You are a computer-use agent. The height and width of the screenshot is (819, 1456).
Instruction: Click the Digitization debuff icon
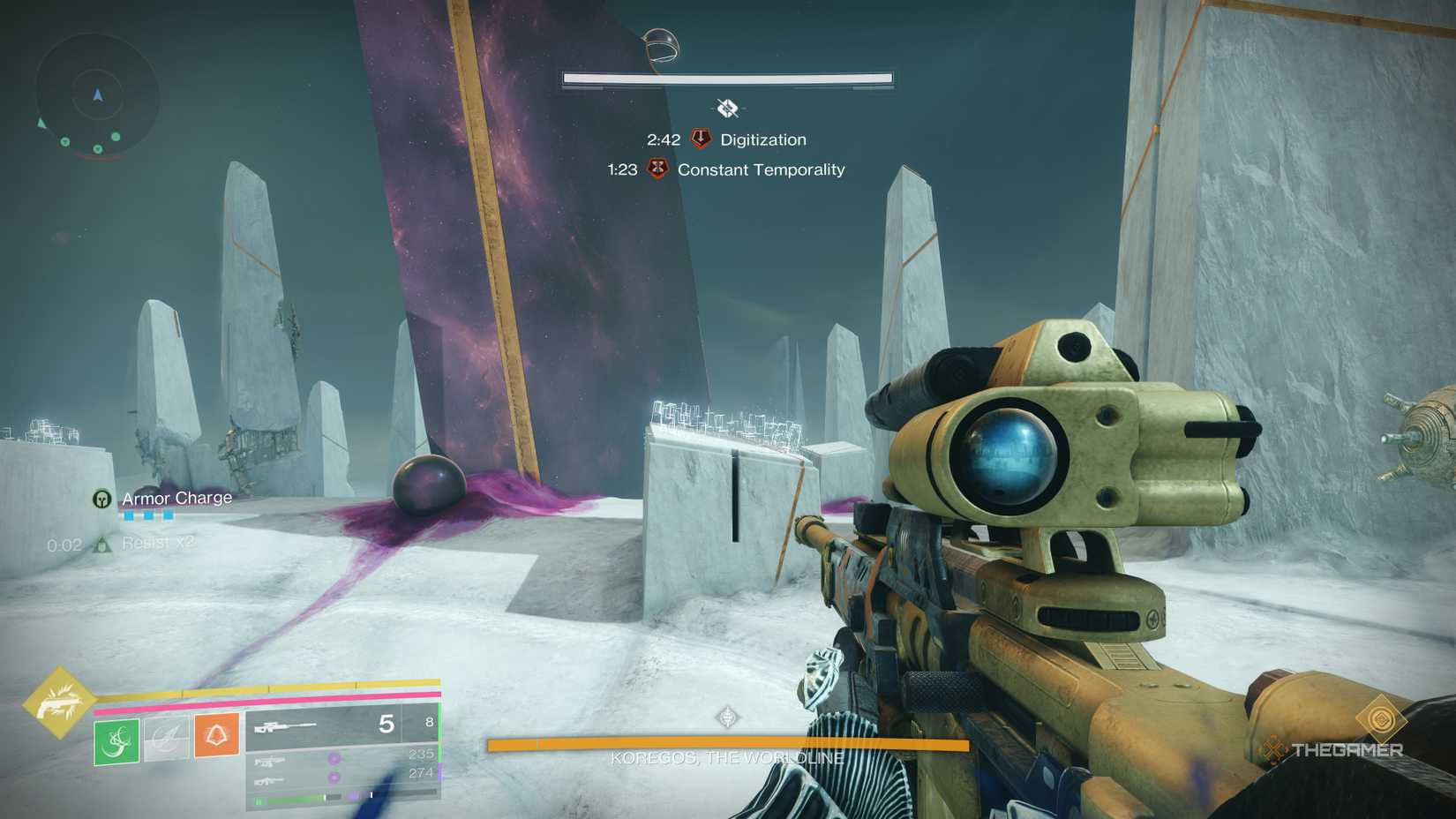tap(702, 138)
